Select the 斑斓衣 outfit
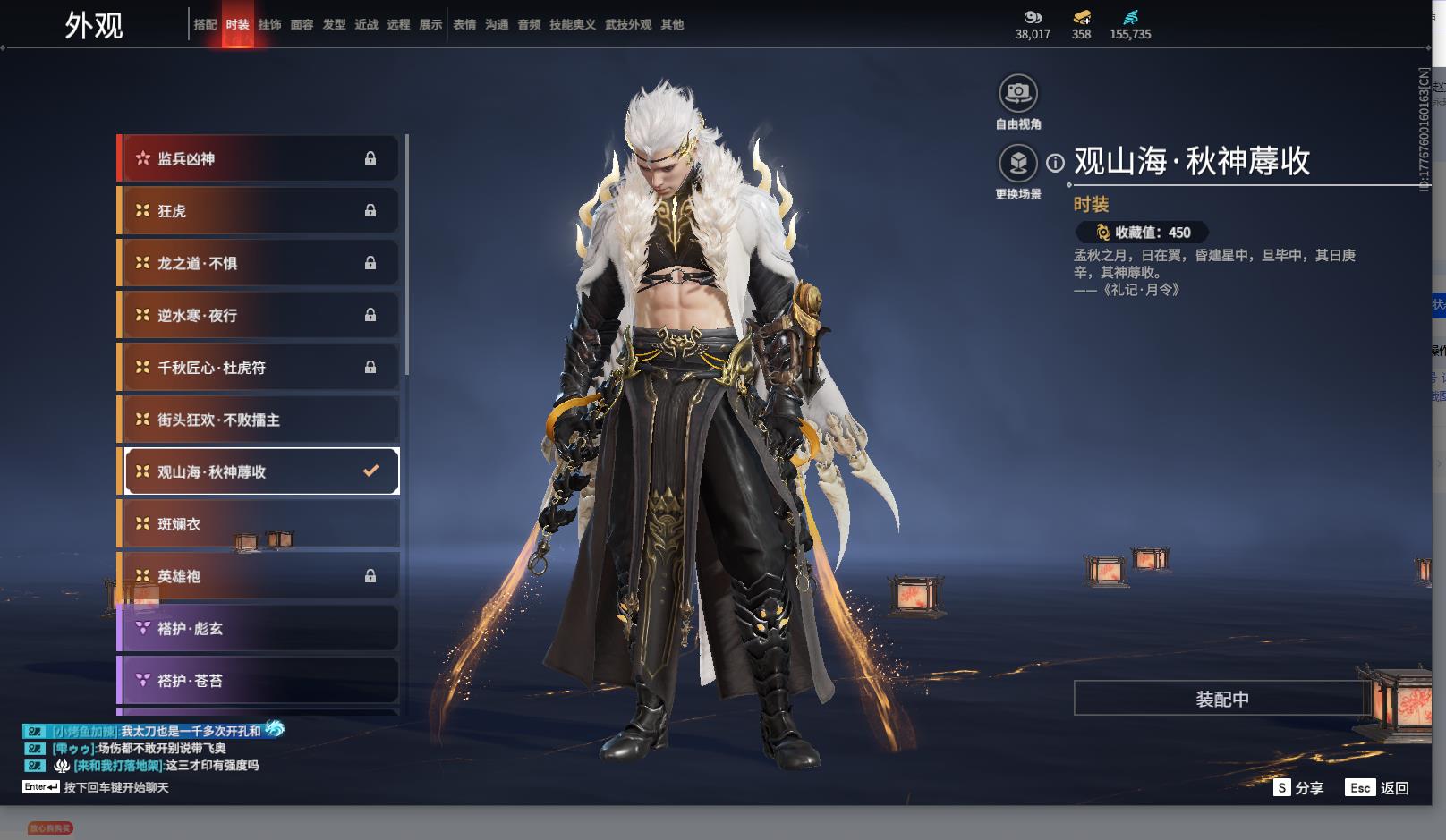 tap(259, 524)
